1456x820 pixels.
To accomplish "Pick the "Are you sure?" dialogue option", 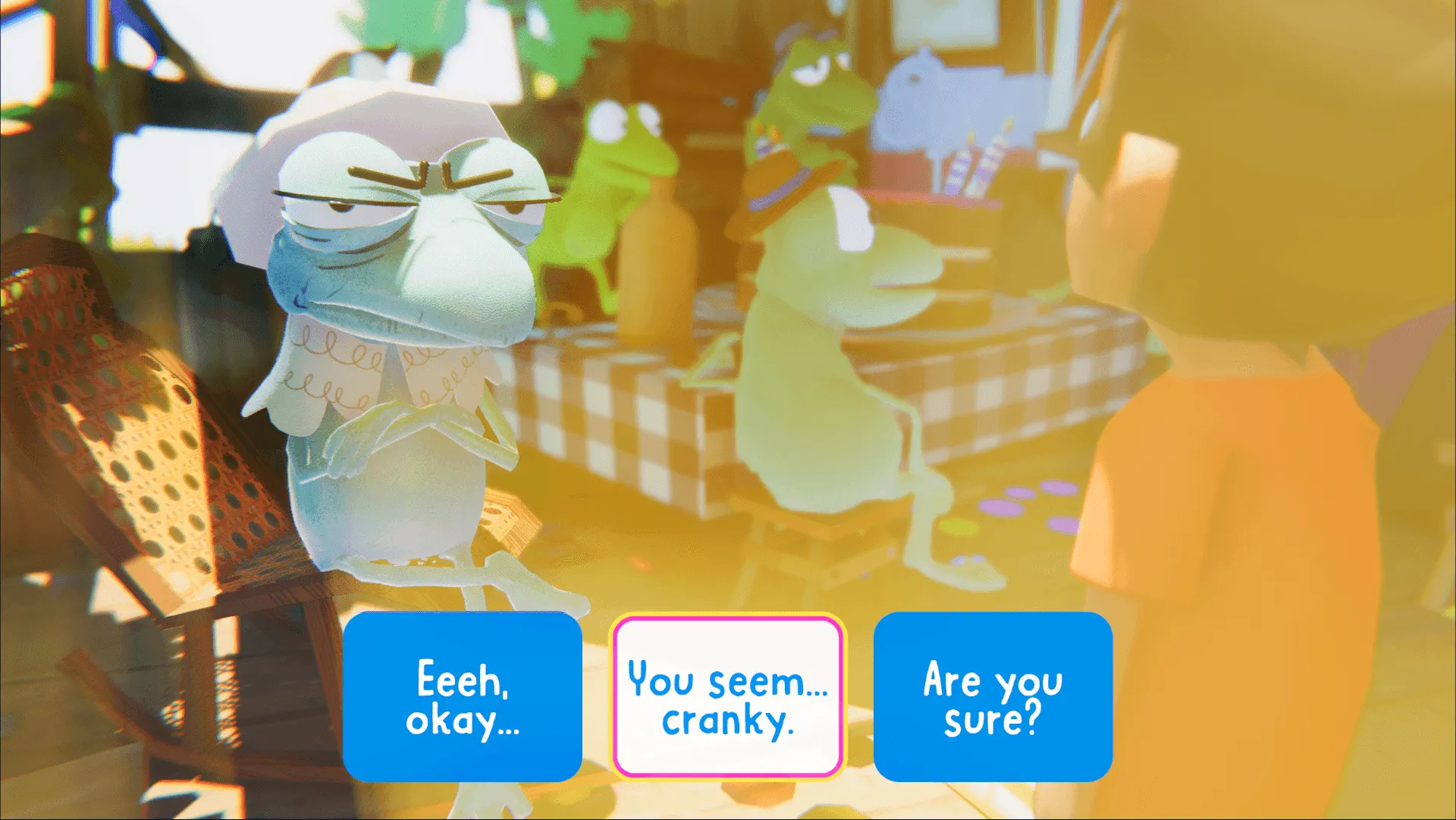I will [993, 697].
